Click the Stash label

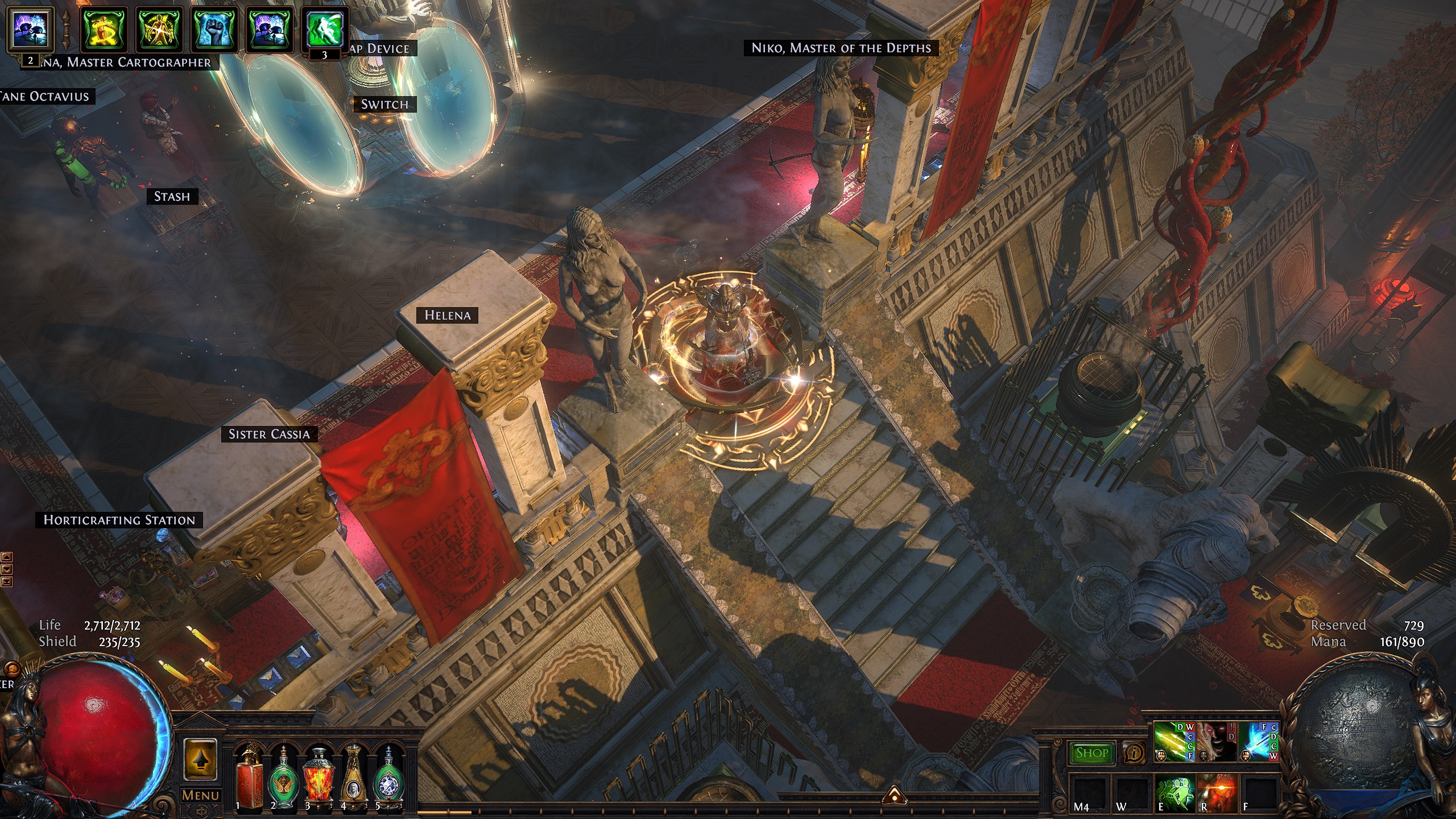pos(172,197)
